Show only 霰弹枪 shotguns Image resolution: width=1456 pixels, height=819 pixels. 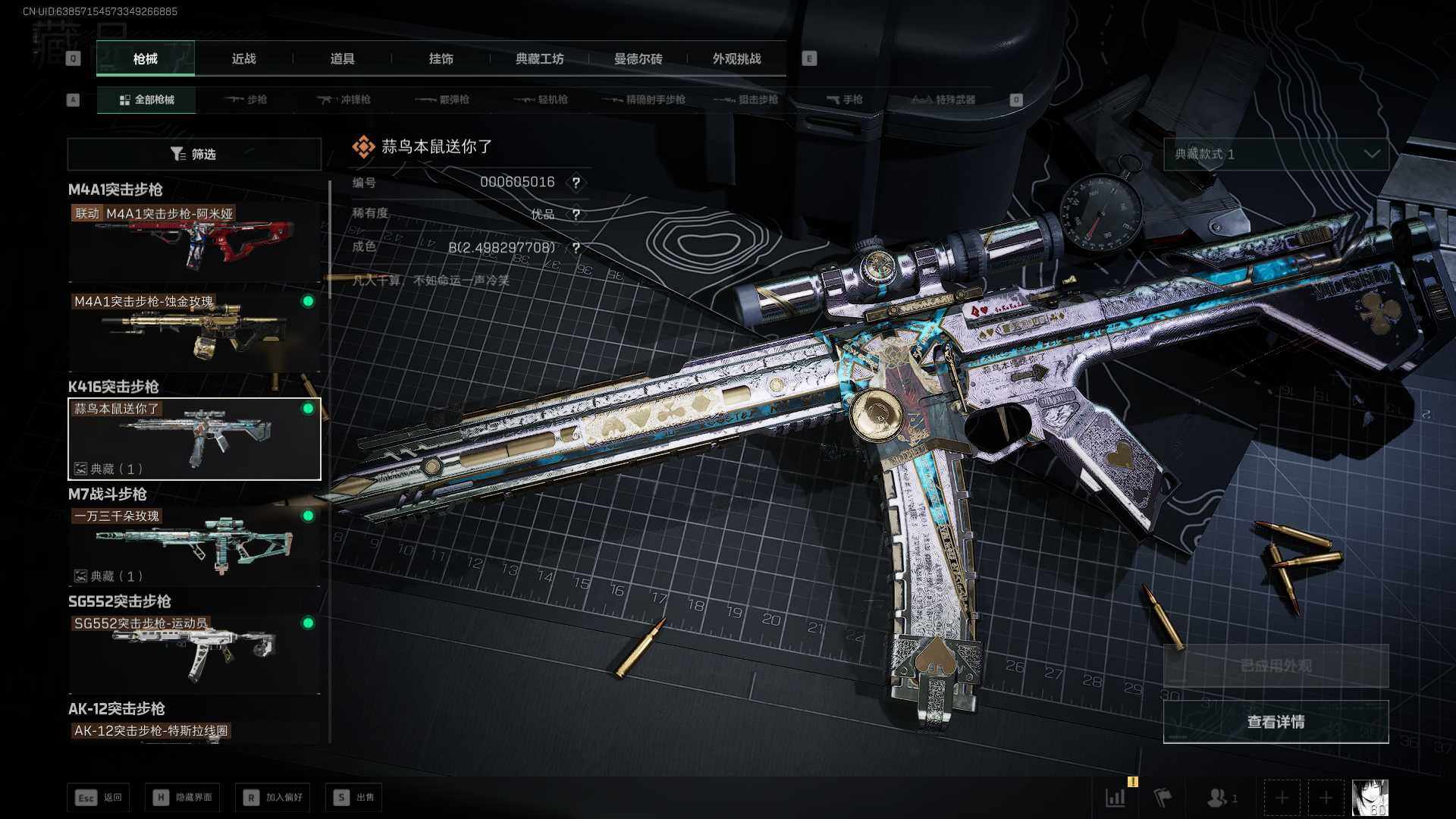pos(443,99)
